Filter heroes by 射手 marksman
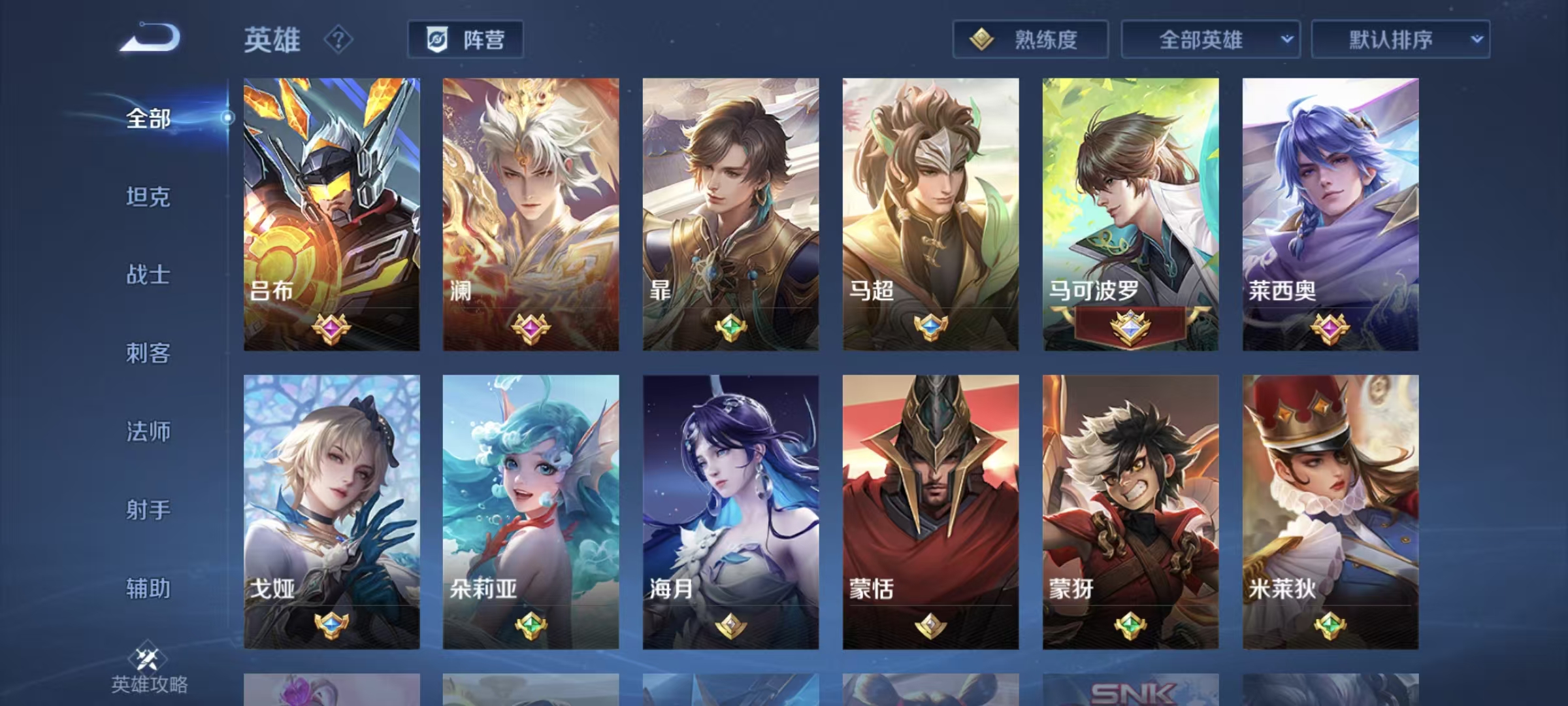1568x706 pixels. [x=148, y=510]
